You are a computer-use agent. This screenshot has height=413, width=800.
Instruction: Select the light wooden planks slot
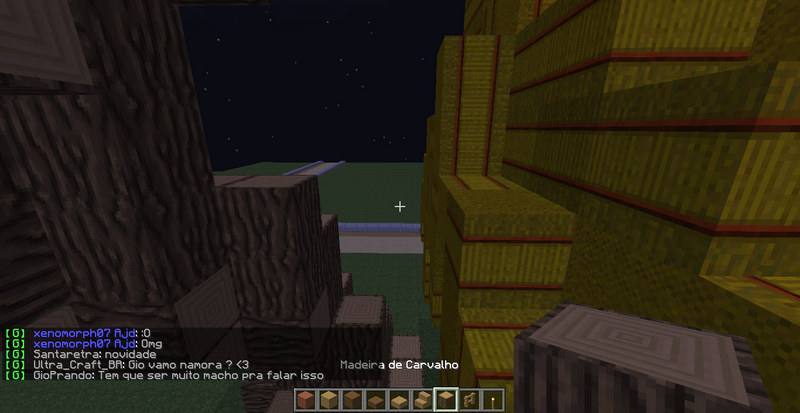tap(327, 400)
